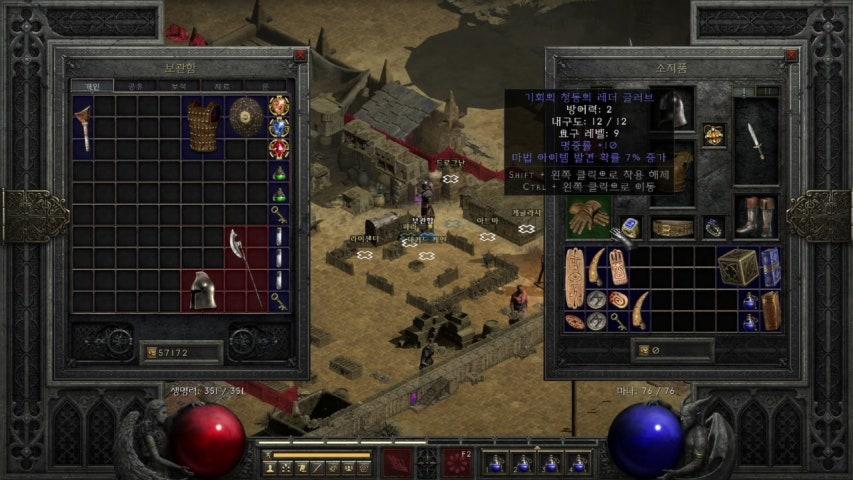The height and width of the screenshot is (480, 853).
Task: Select the round shield in stash
Action: pyautogui.click(x=245, y=116)
